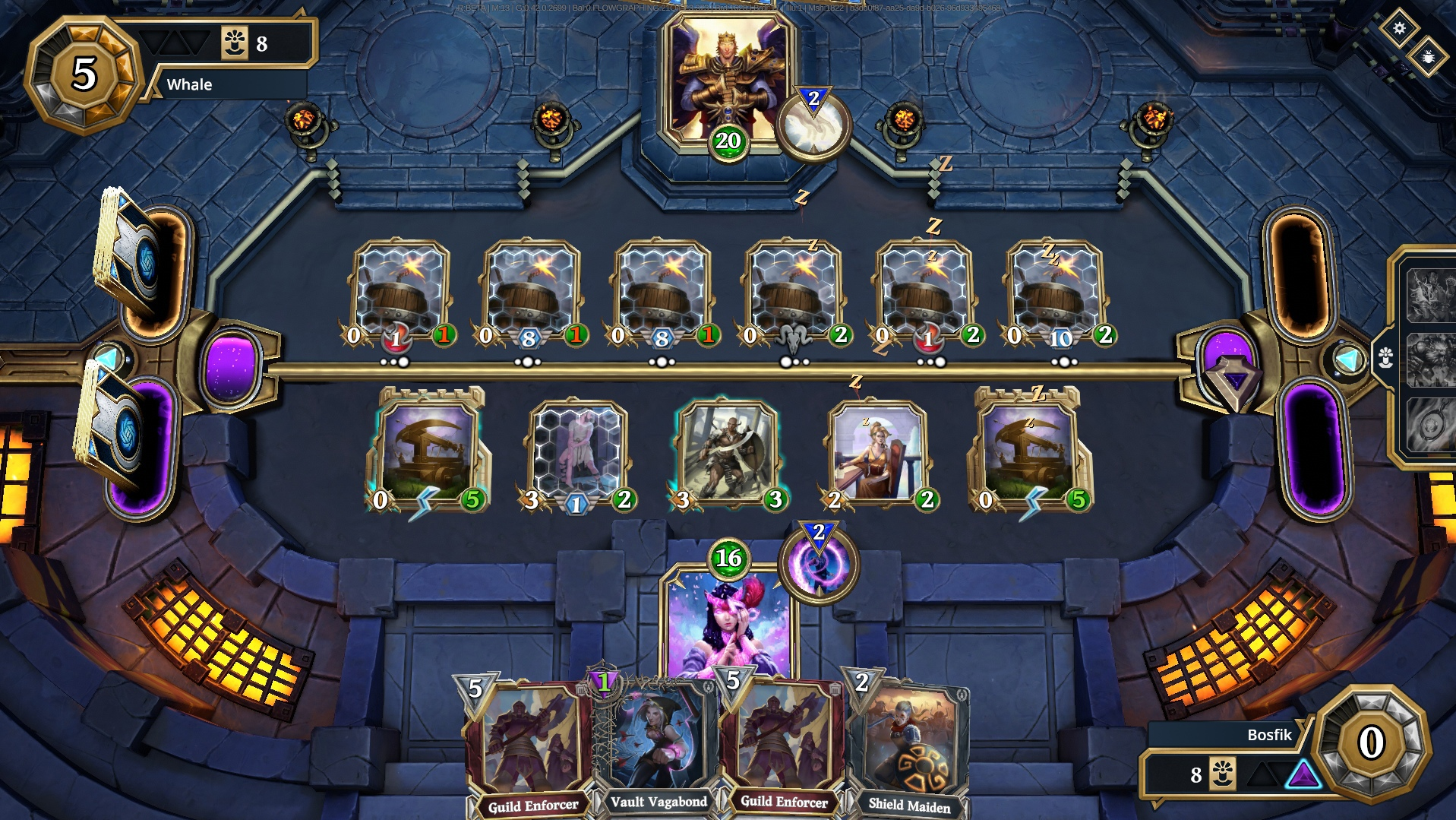Select your 3/3 shield warrior creature
The width and height of the screenshot is (1456, 820).
[x=728, y=454]
